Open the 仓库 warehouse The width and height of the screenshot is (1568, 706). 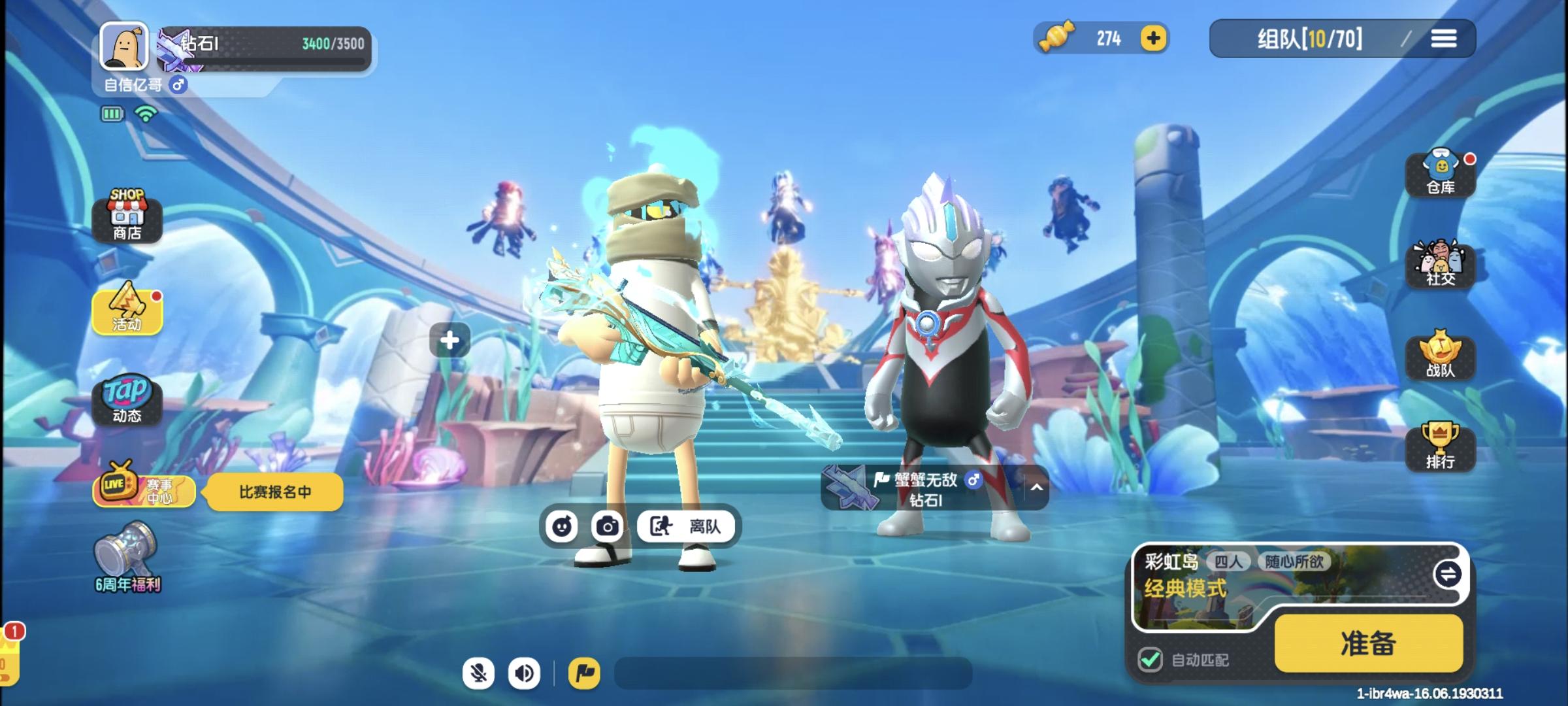tap(1440, 173)
